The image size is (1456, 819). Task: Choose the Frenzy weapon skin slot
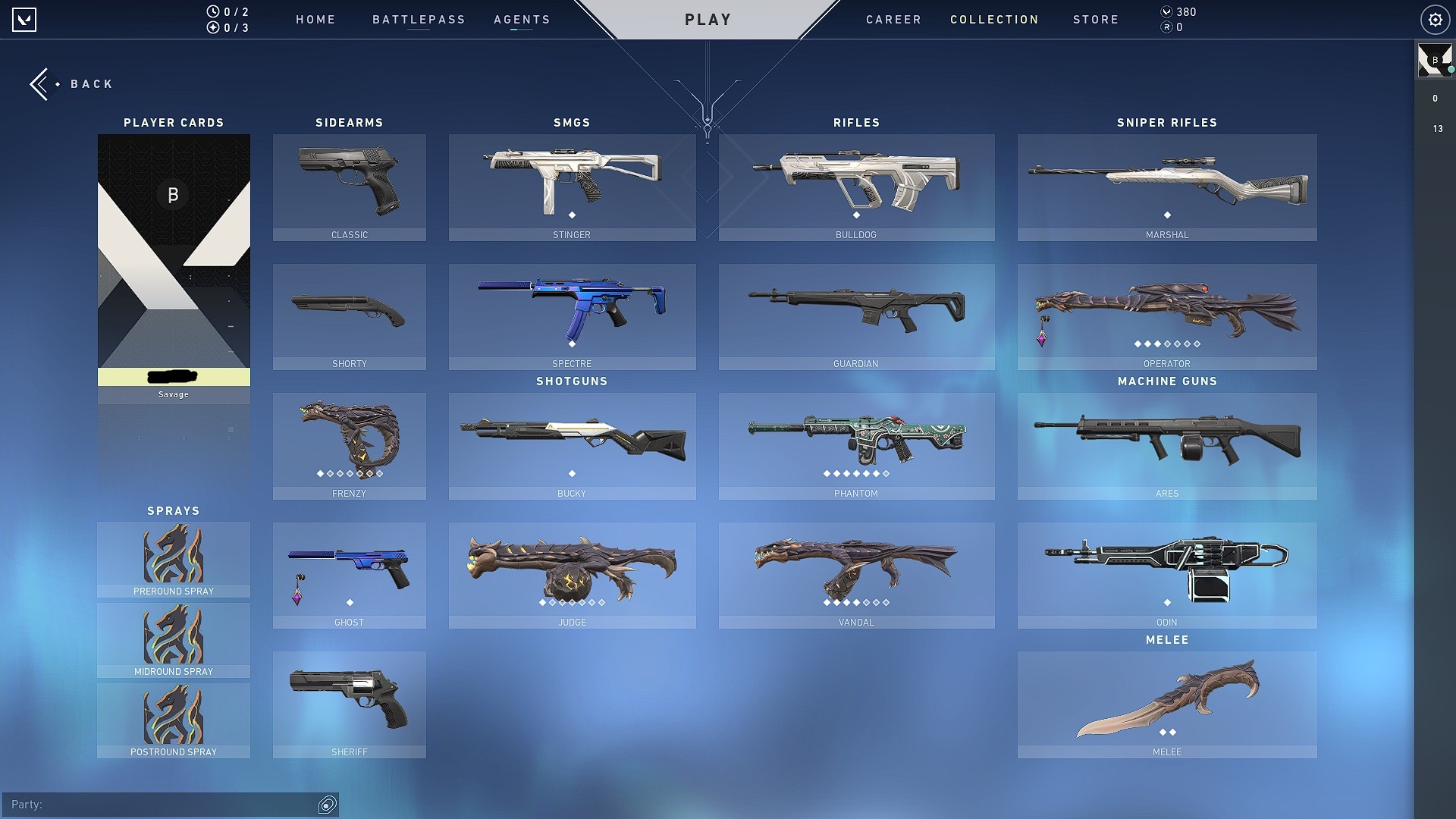coord(349,446)
